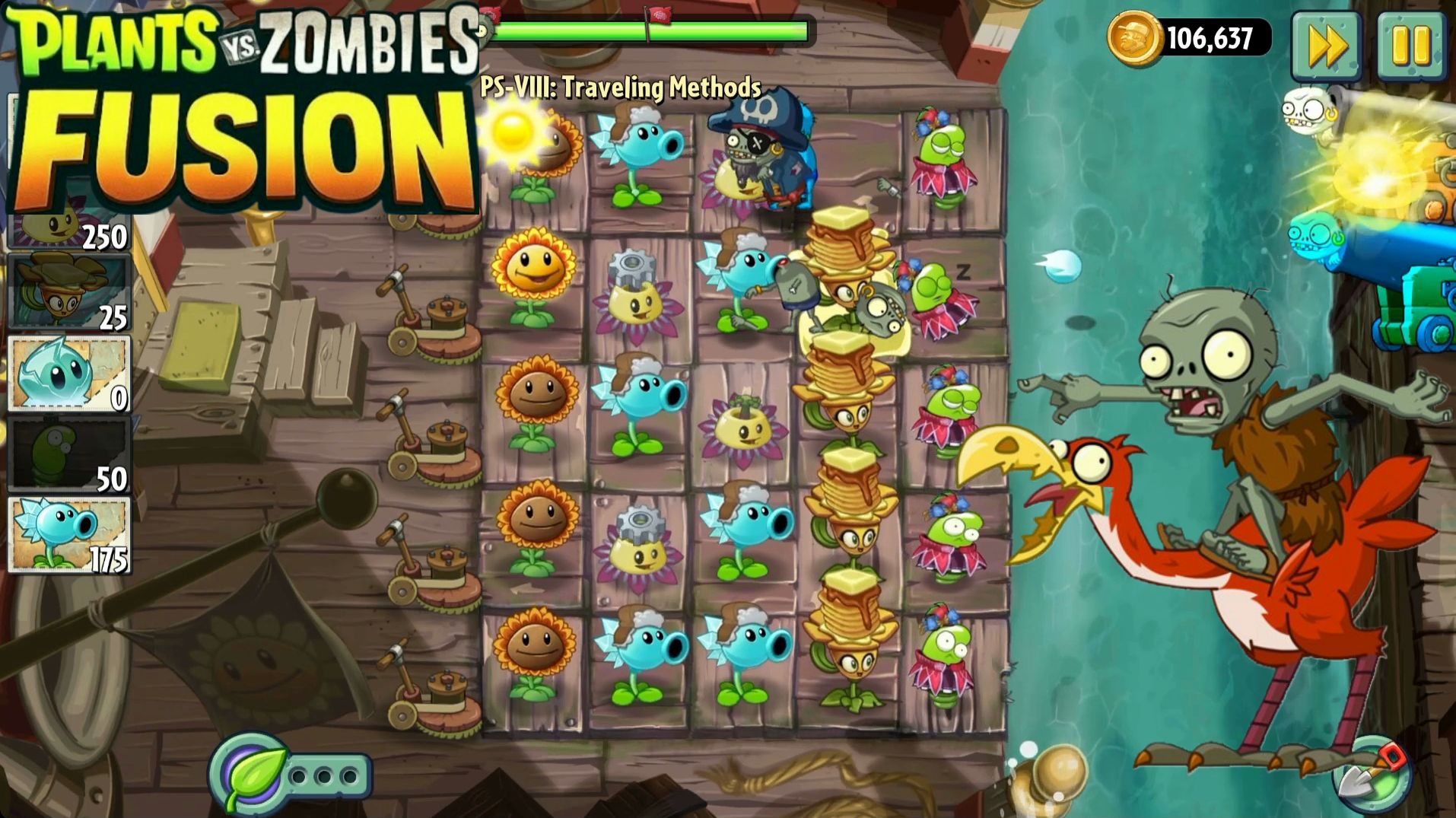Pause the game with the pause button

(1413, 46)
